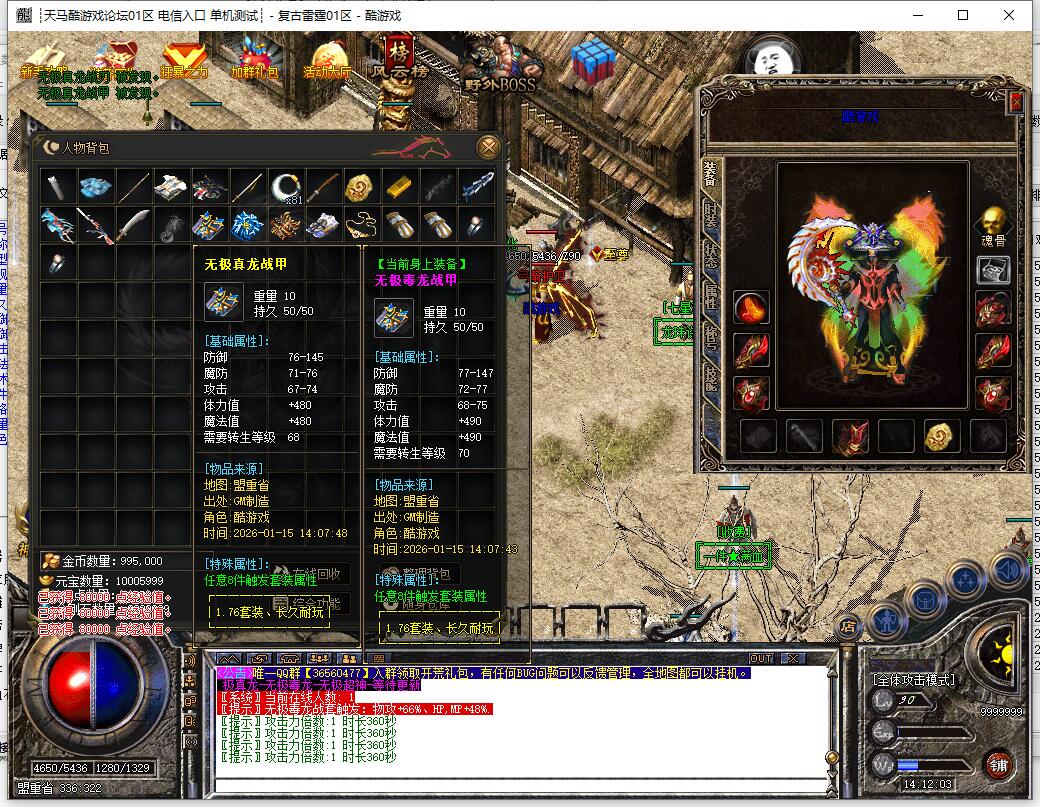The image size is (1040, 807).
Task: Switch to the 时装 fashion tab
Action: 711,215
